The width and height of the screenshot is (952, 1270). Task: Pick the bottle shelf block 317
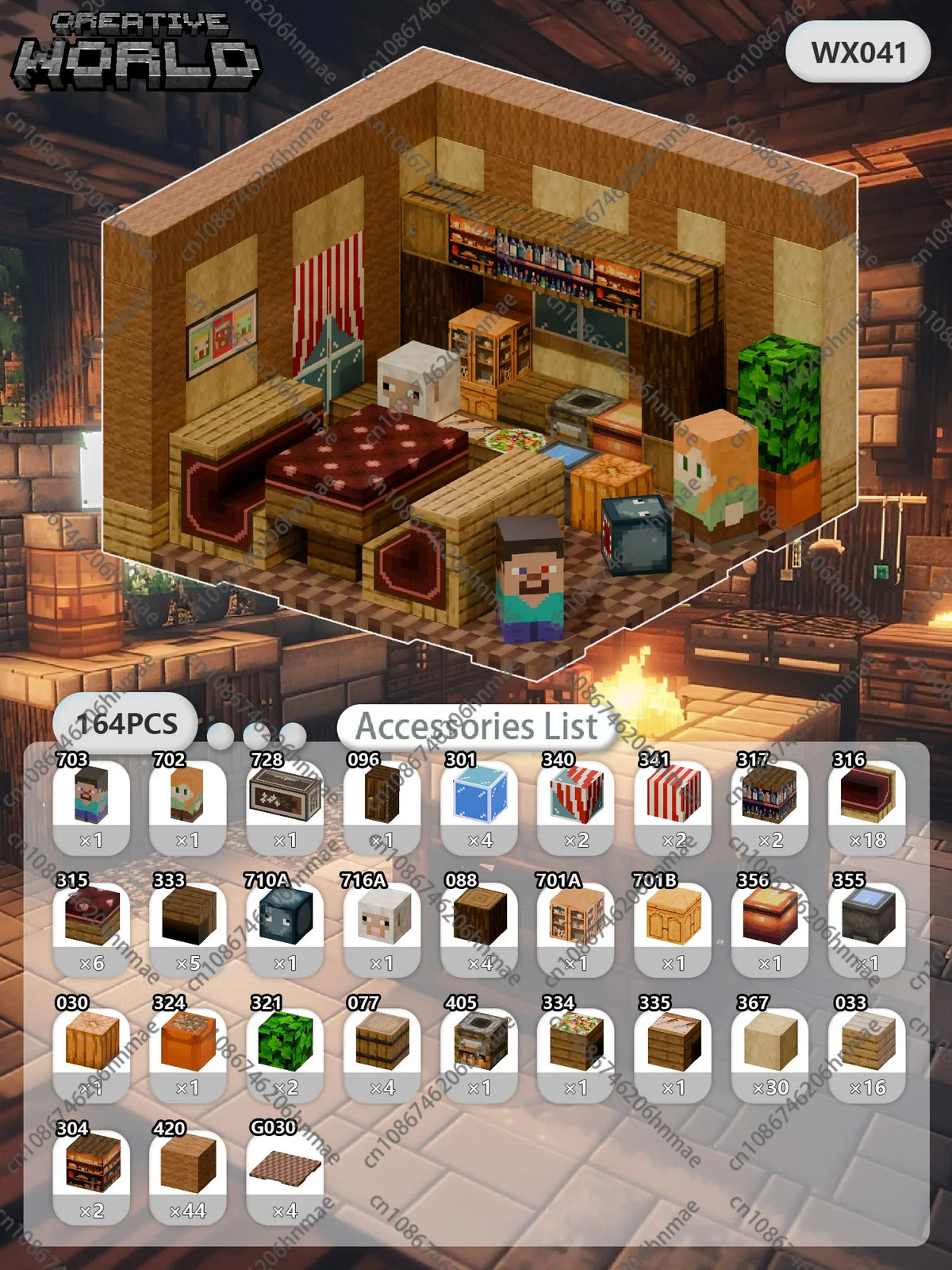[x=770, y=795]
